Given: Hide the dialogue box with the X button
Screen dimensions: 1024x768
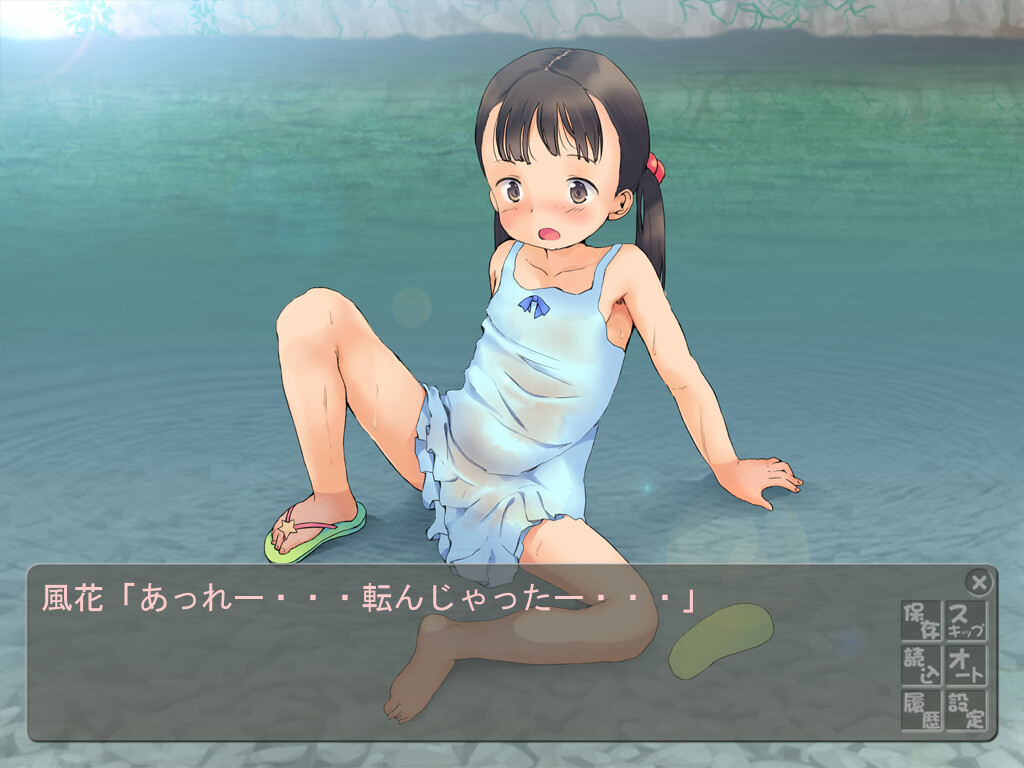Looking at the screenshot, I should click(x=979, y=581).
